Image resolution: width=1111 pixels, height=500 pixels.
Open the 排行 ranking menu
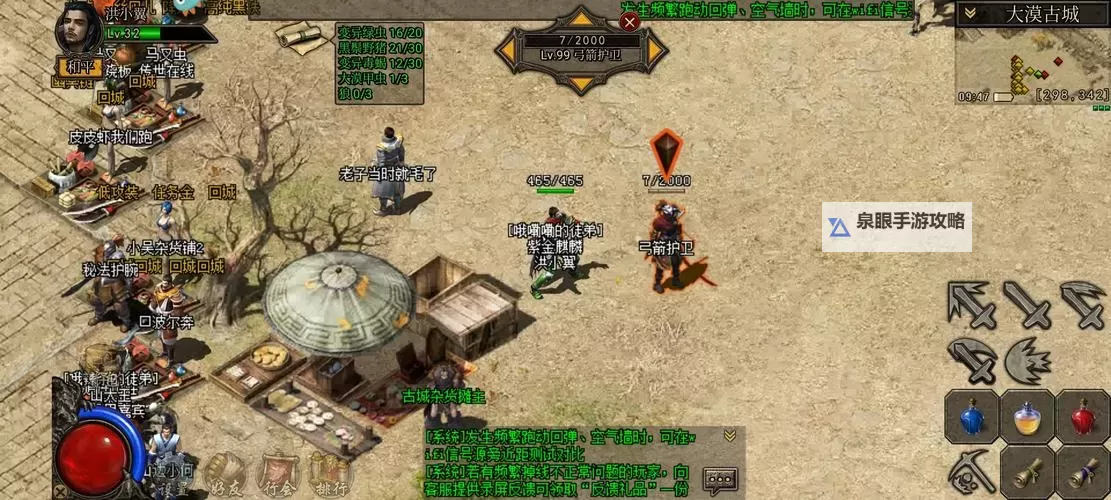328,475
